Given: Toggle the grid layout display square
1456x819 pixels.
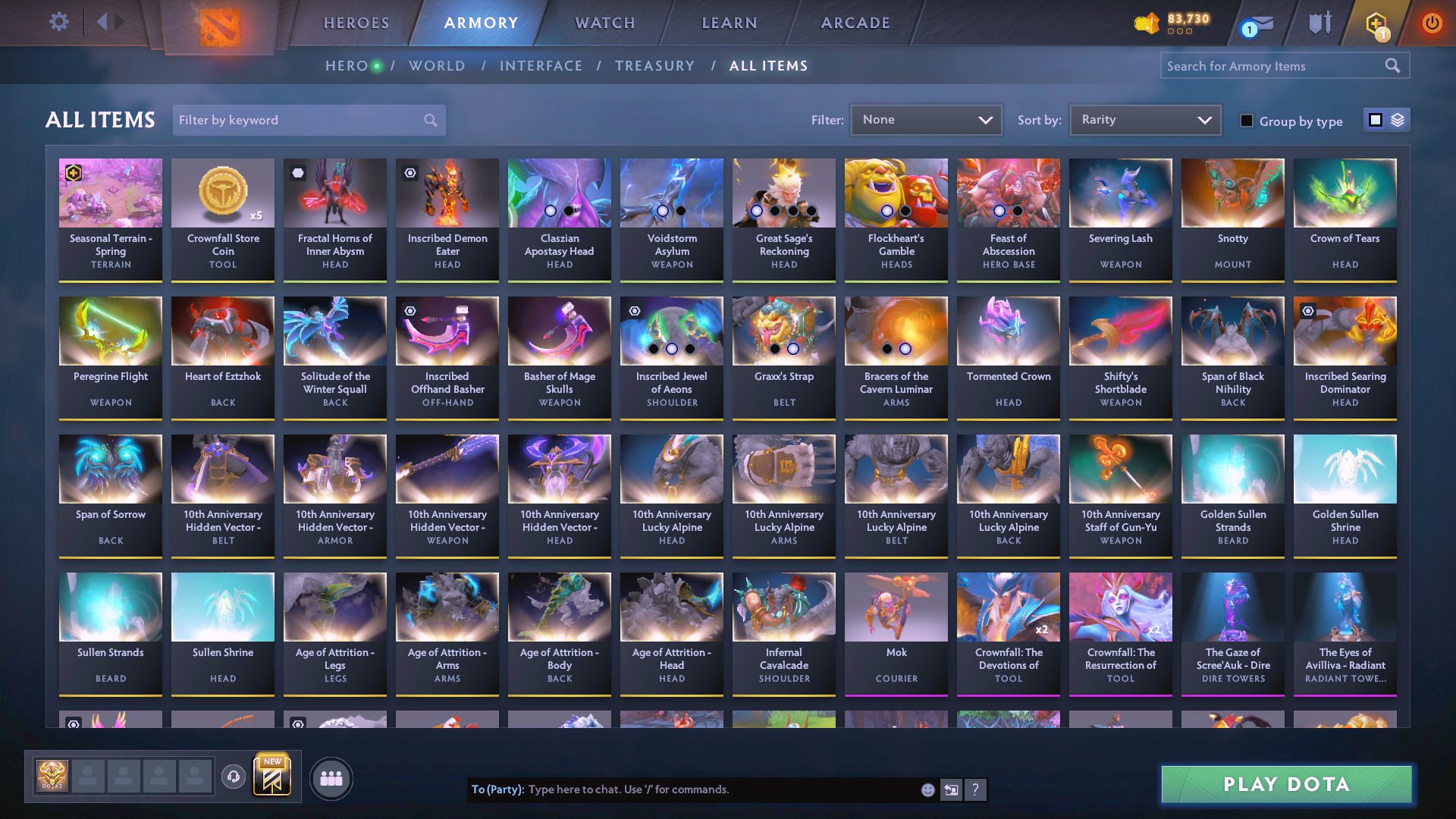Looking at the screenshot, I should [1374, 120].
